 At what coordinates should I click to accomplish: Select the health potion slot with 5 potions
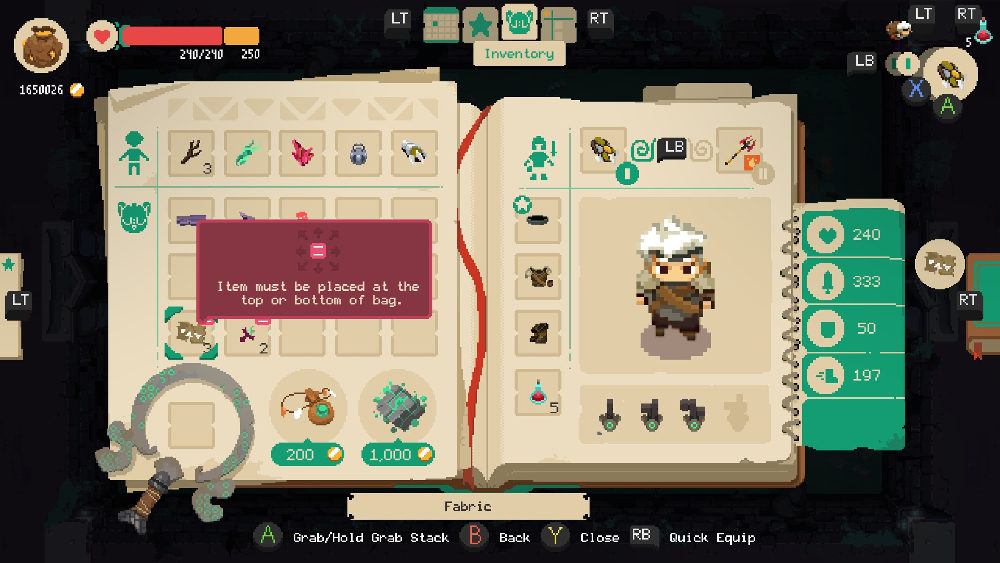(x=537, y=392)
